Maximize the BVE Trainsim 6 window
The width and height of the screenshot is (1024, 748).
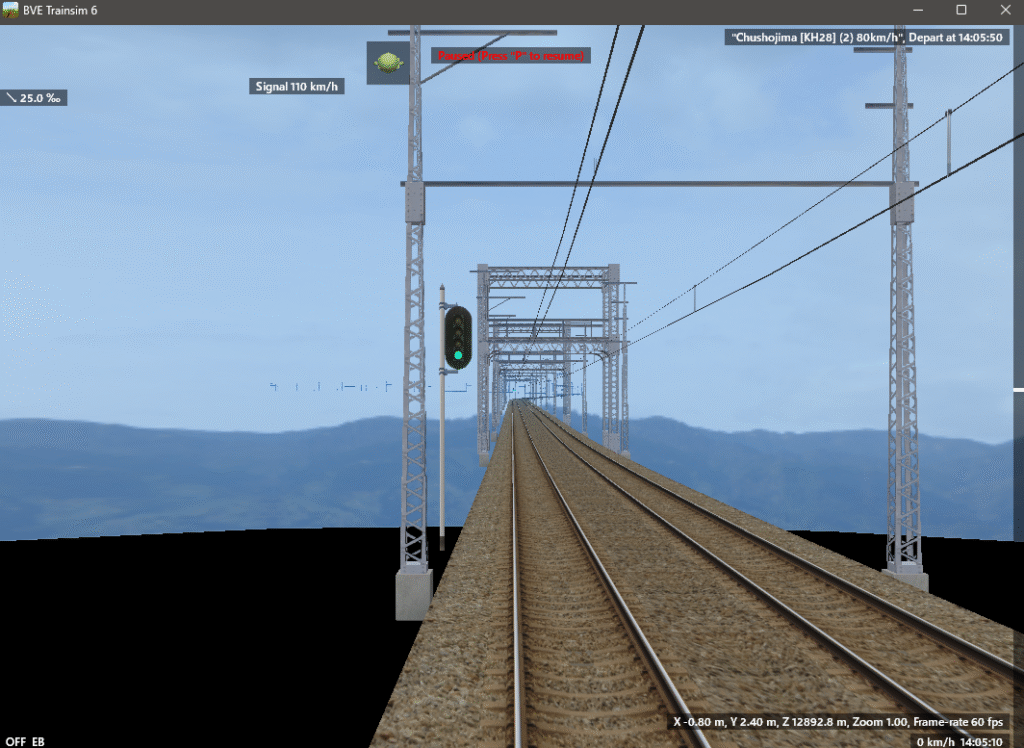[x=961, y=10]
